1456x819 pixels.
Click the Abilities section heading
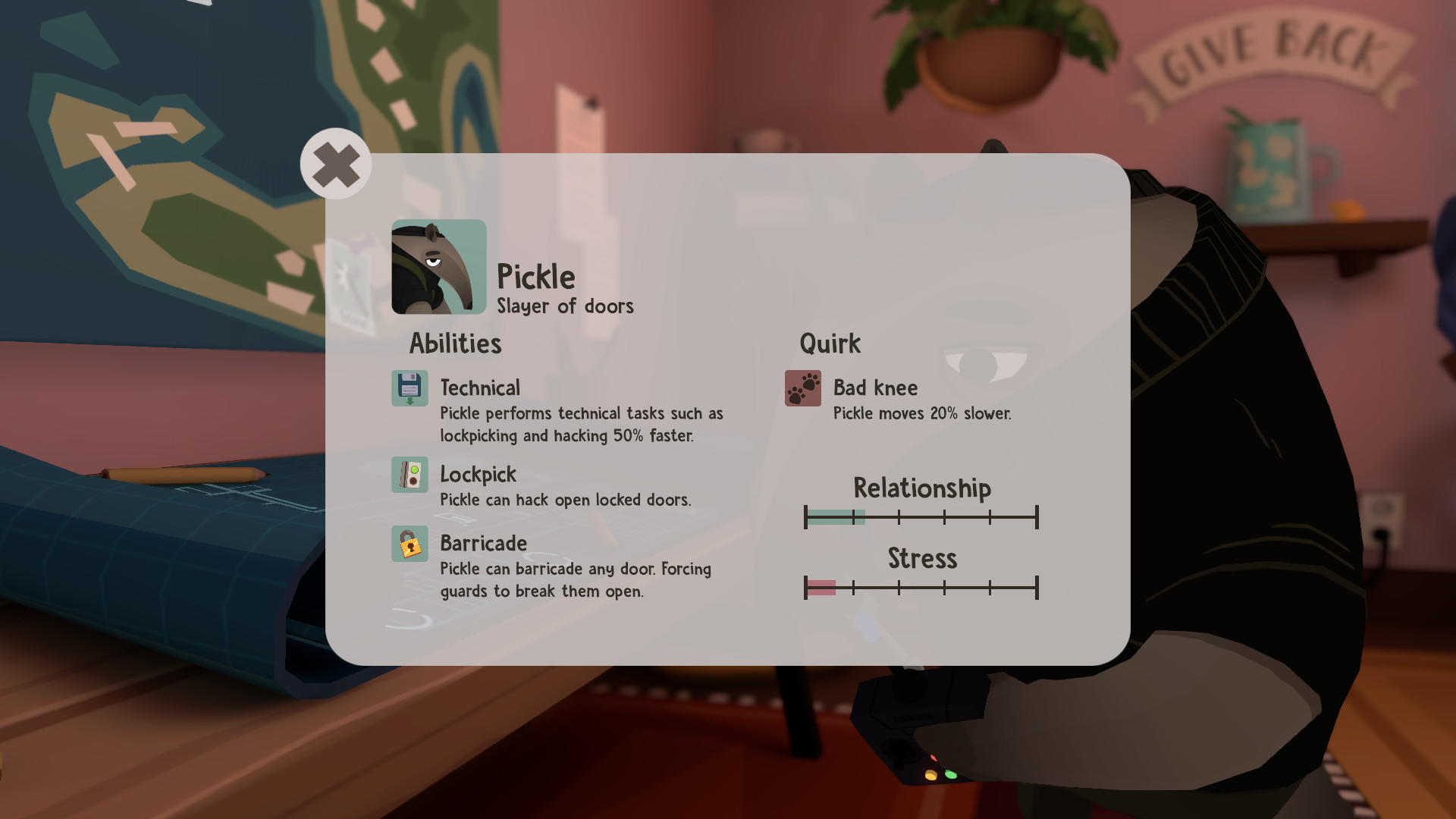click(x=454, y=343)
